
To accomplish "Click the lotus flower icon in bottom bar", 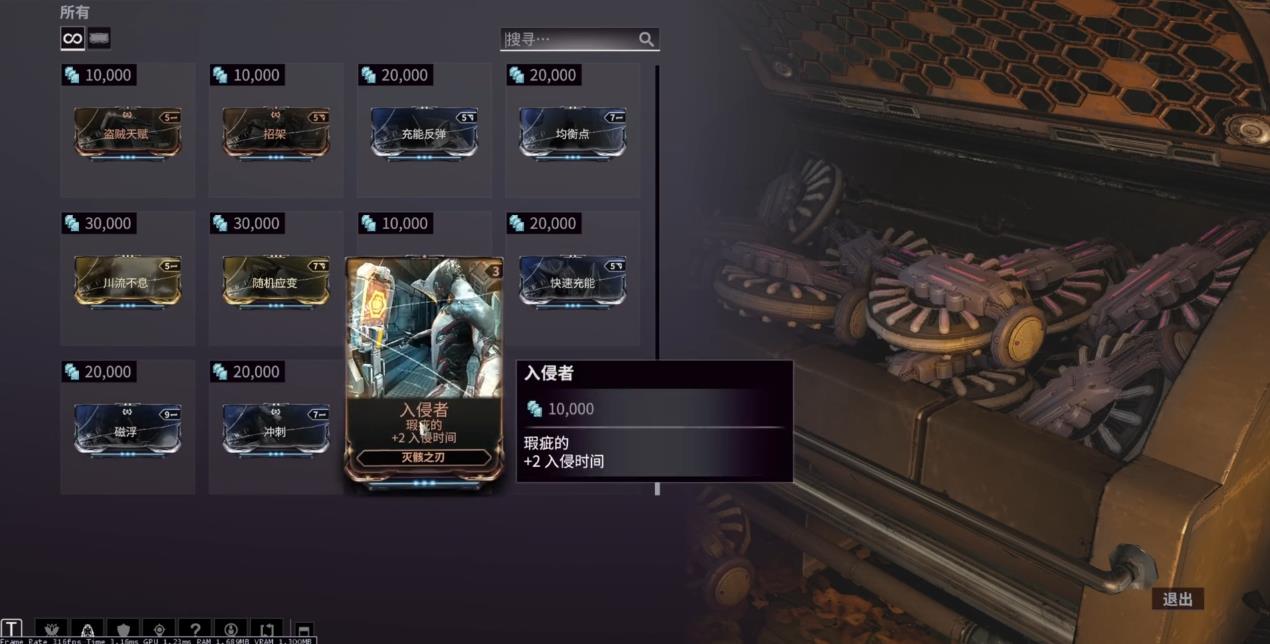I will click(x=51, y=631).
